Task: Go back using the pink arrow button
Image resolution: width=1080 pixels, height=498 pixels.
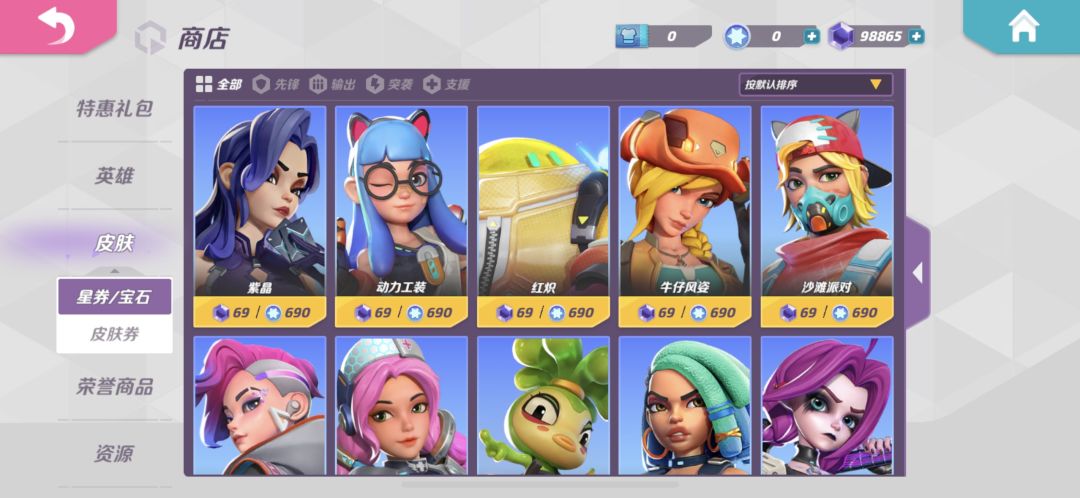Action: point(55,28)
